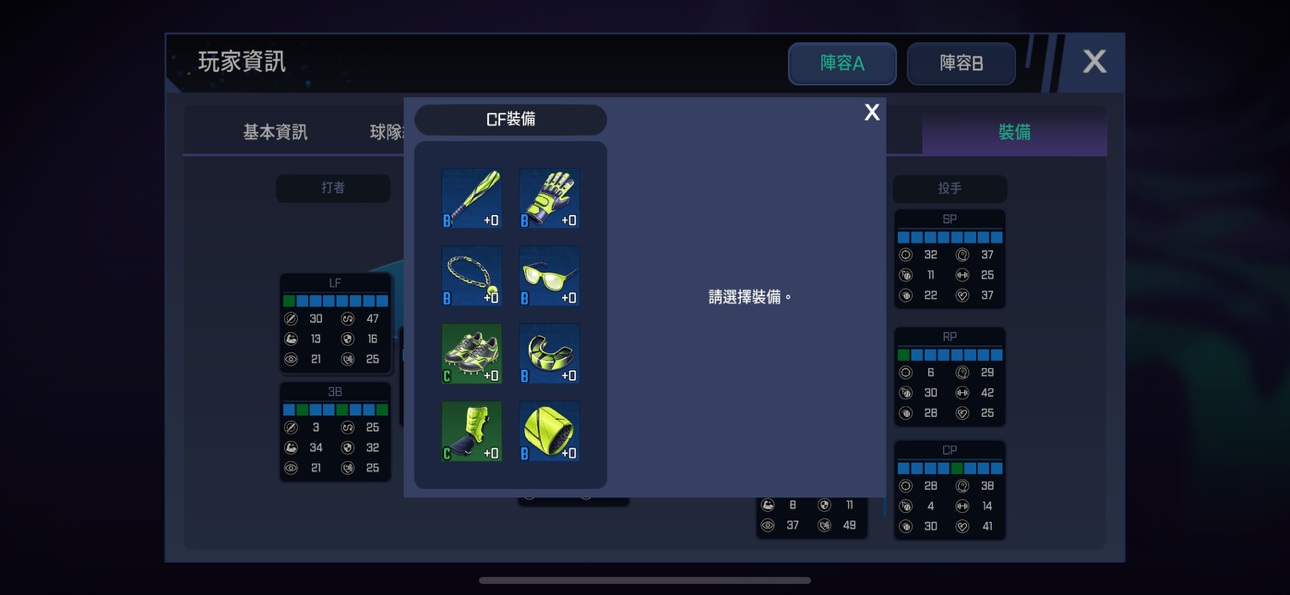Choose the sunglasses equipment slot

pos(549,276)
